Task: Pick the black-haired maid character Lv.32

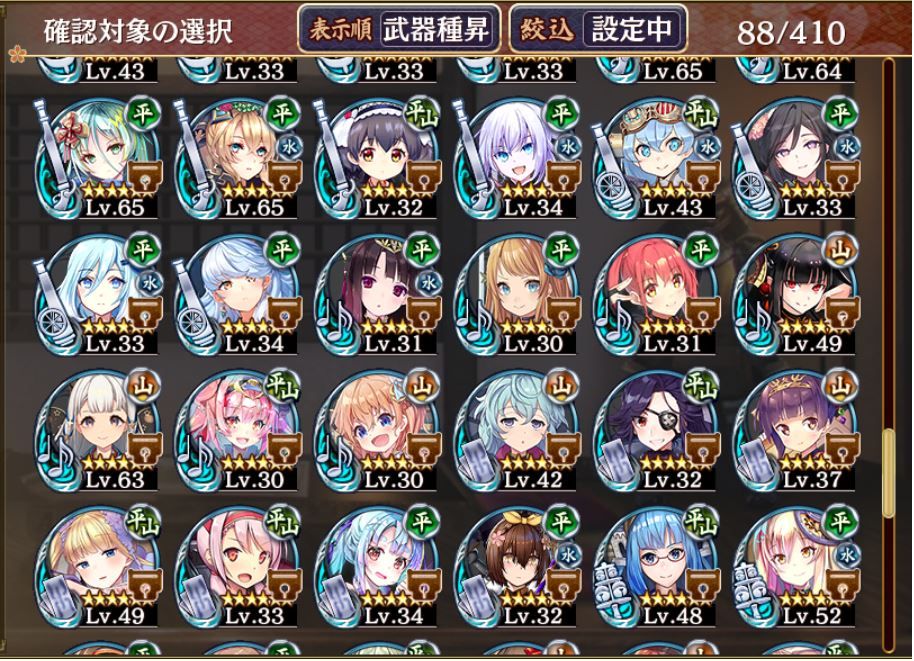Action: [x=372, y=156]
